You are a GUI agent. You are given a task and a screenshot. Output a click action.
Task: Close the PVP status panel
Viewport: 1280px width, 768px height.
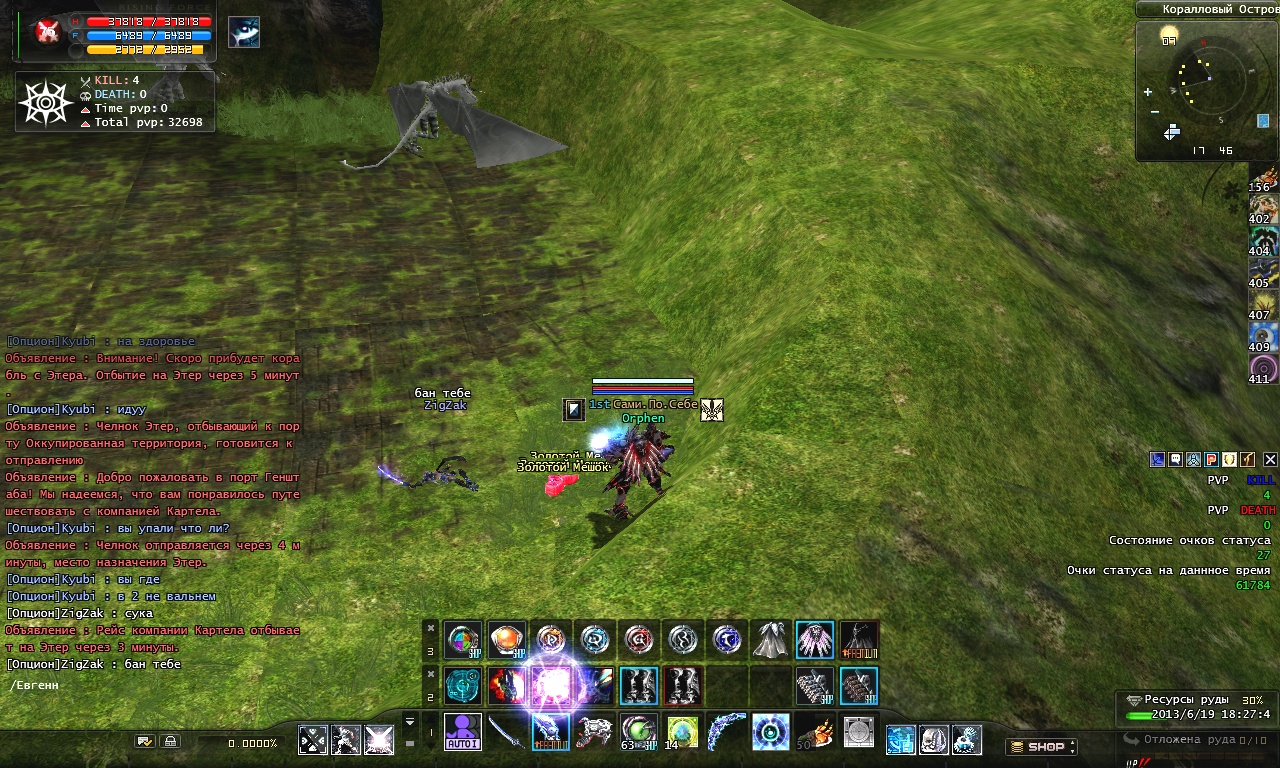coord(1270,460)
